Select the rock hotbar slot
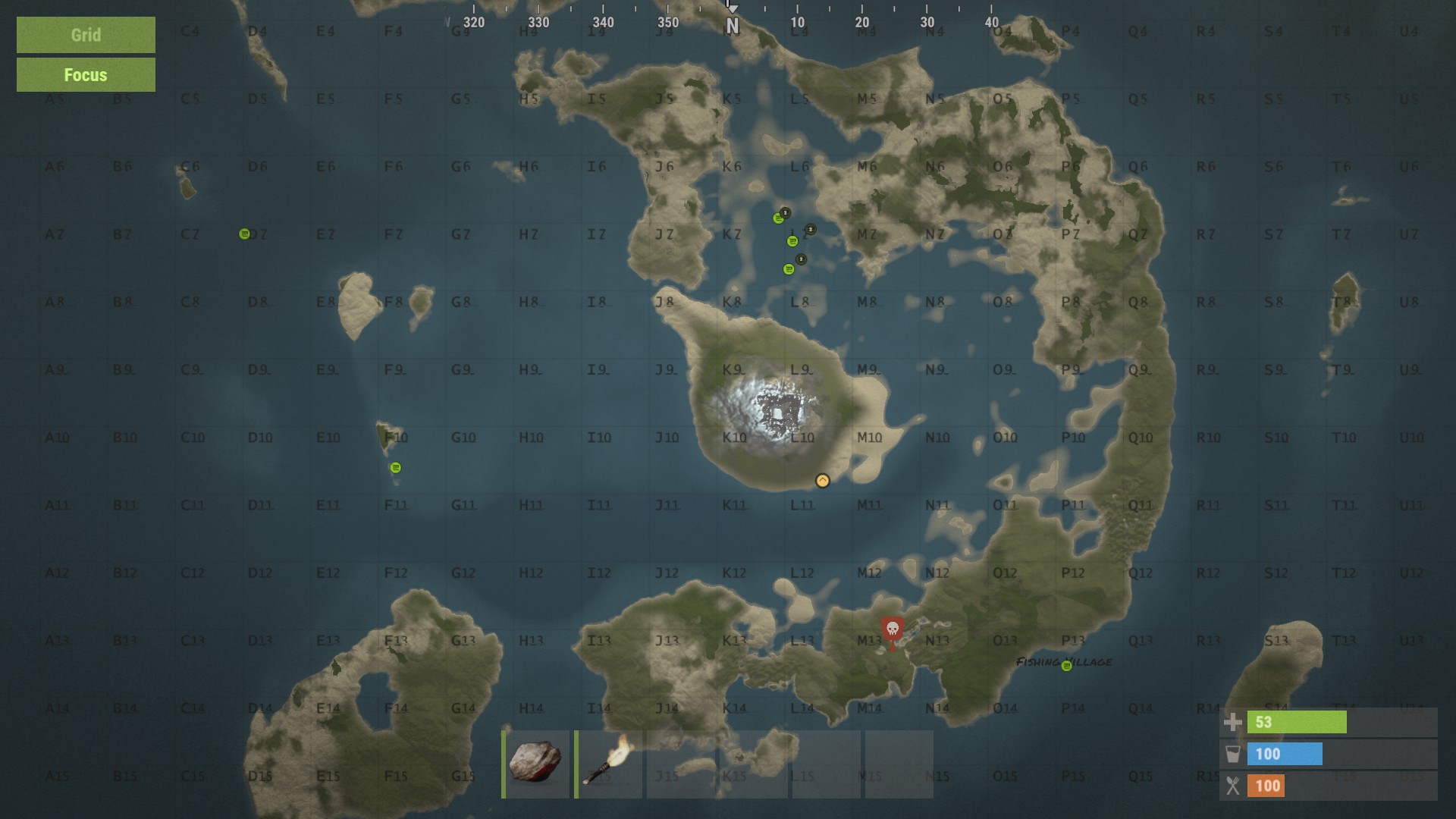The image size is (1456, 819). click(x=536, y=763)
